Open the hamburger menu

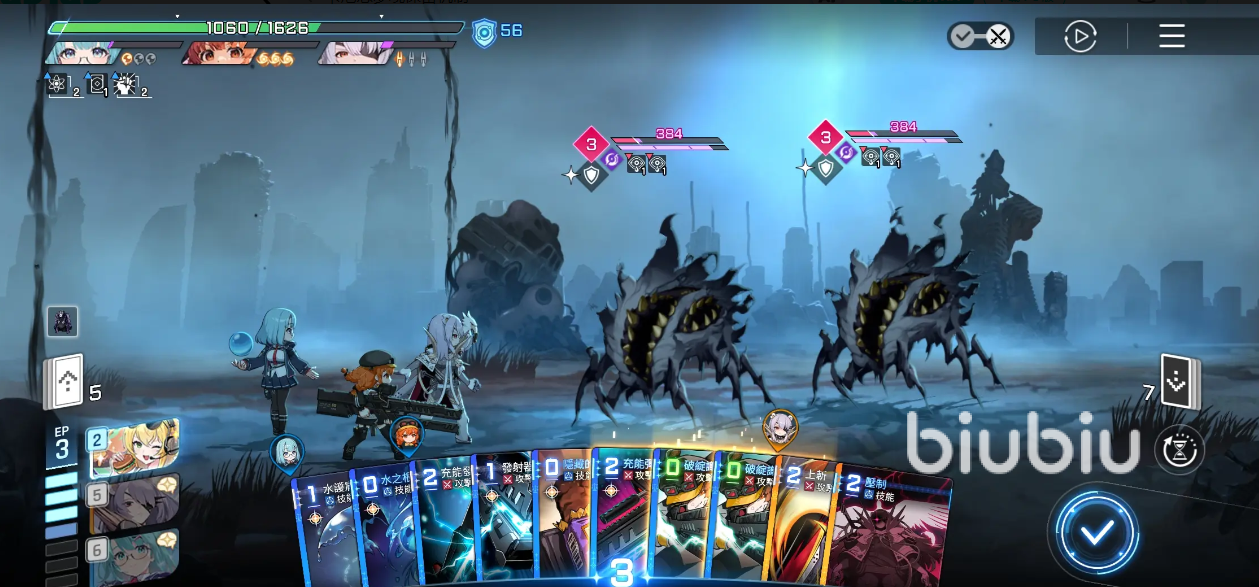click(x=1172, y=37)
